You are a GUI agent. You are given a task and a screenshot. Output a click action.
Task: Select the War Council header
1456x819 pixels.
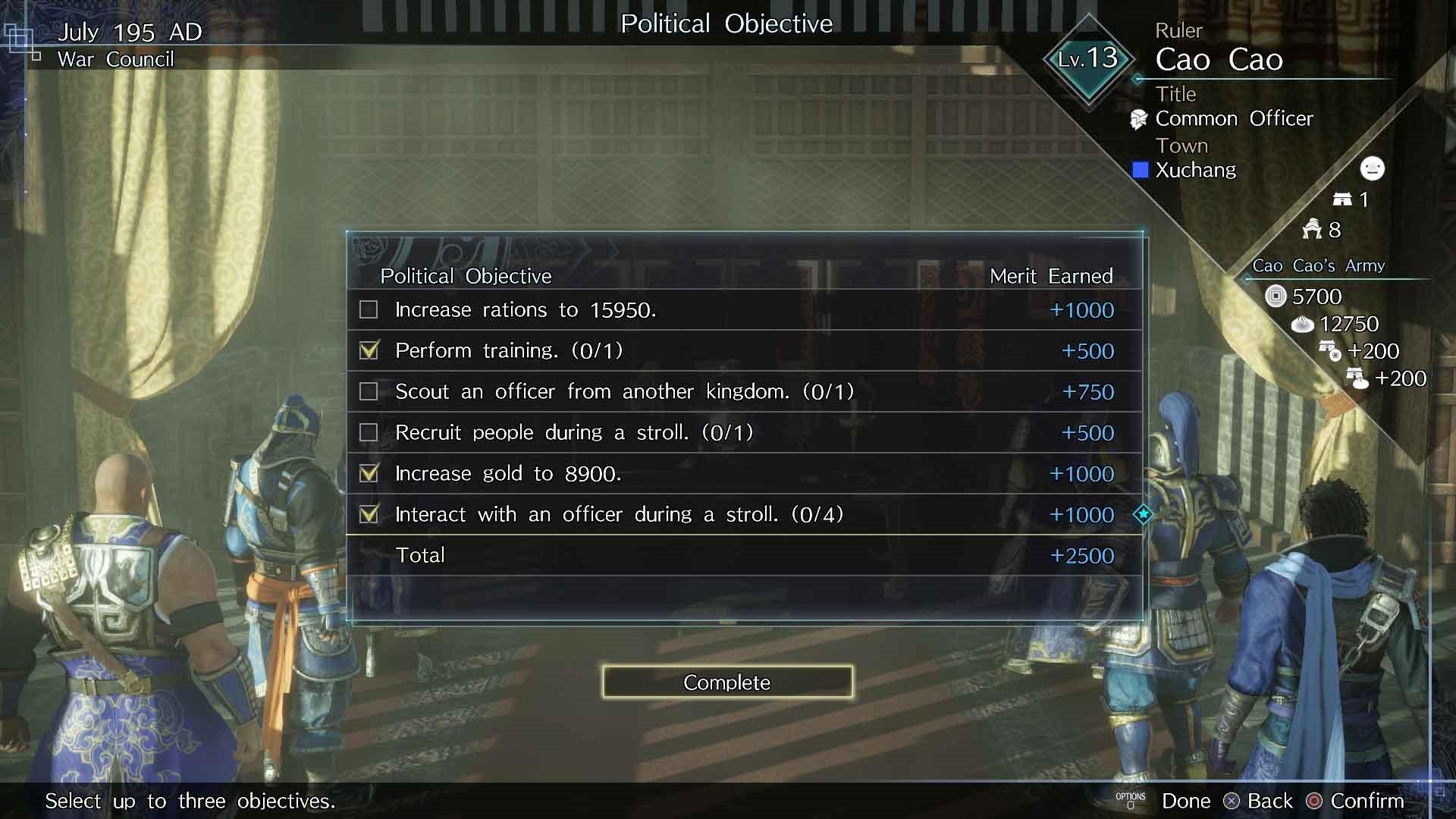pyautogui.click(x=115, y=59)
